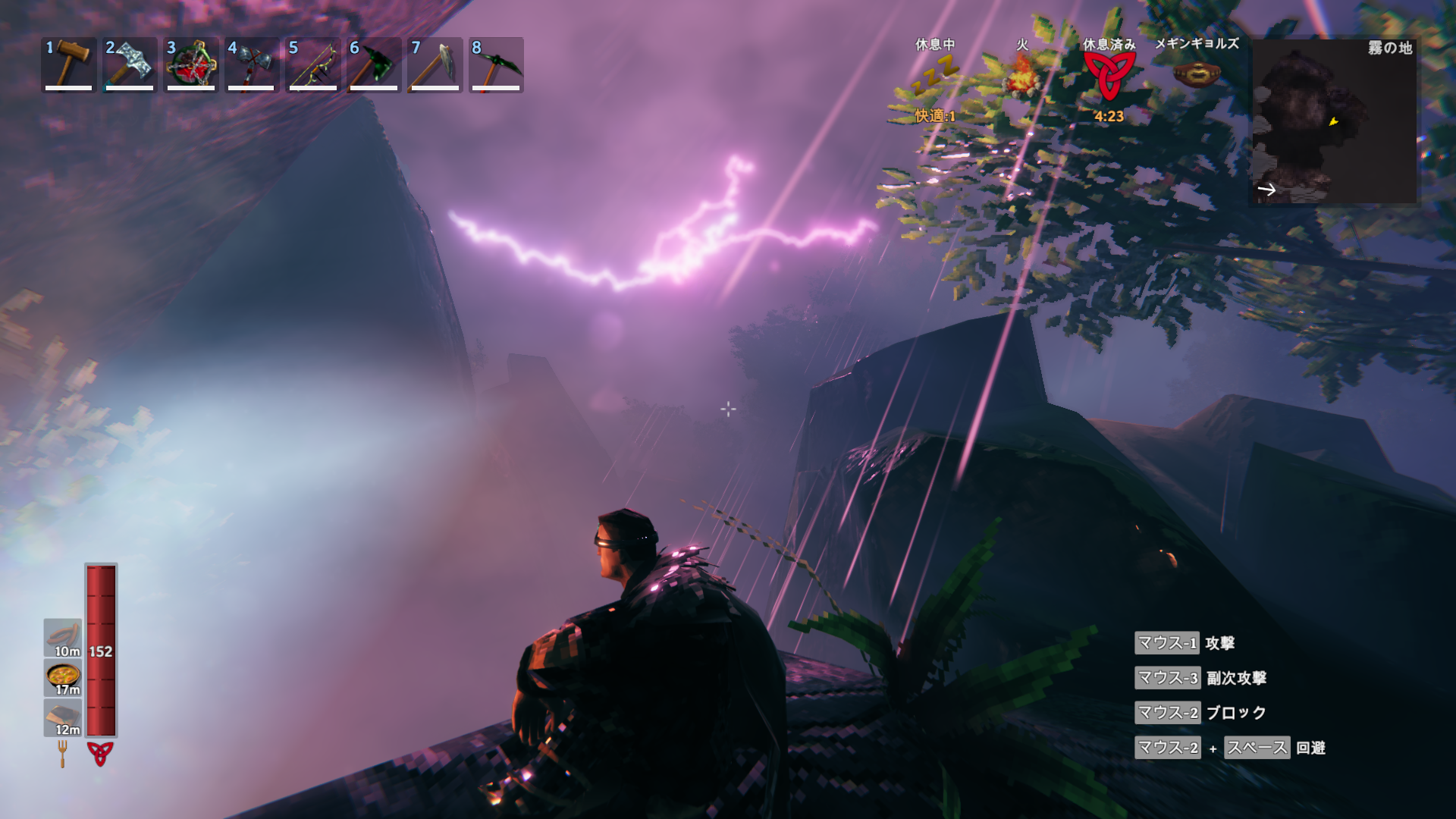Equip the double-bladed battle axe in slot 4

click(252, 64)
